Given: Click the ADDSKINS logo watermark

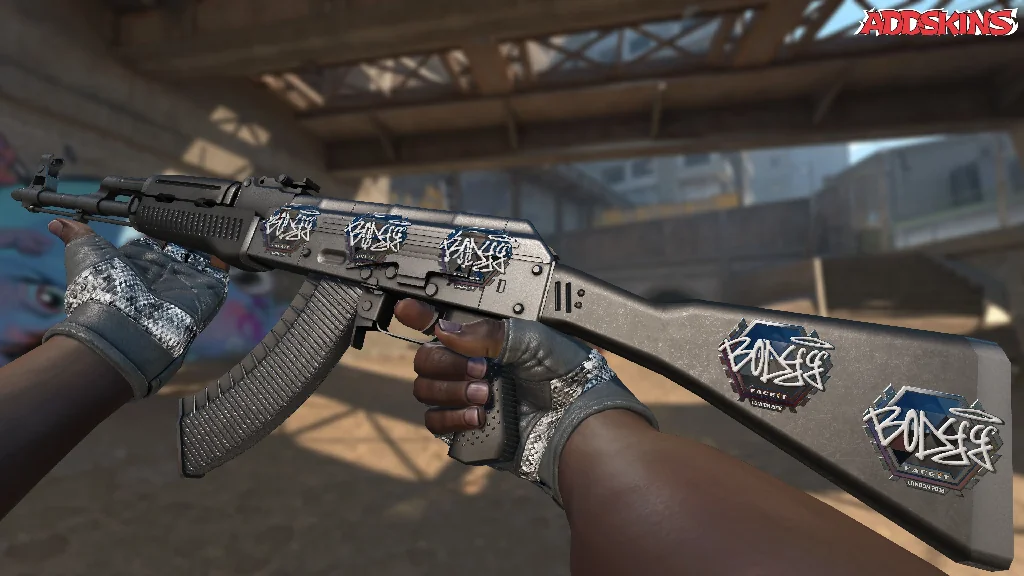Looking at the screenshot, I should 937,23.
